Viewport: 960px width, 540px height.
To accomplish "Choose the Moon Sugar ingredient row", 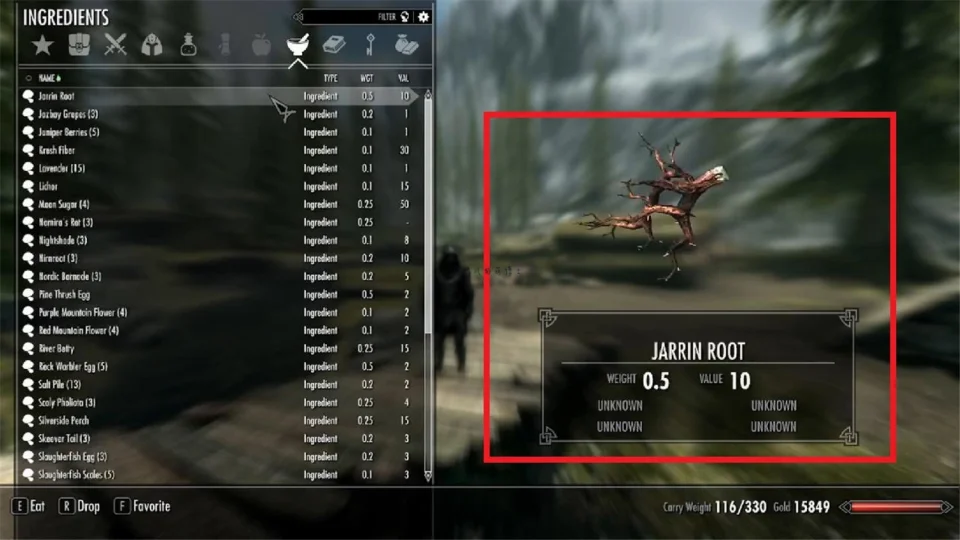I will (x=63, y=204).
